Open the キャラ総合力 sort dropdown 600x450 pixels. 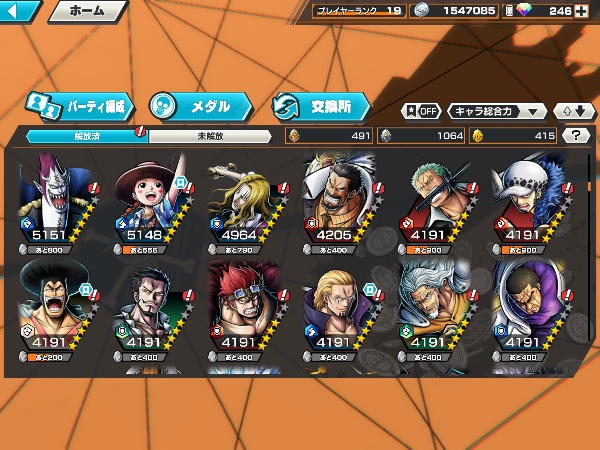click(x=497, y=111)
